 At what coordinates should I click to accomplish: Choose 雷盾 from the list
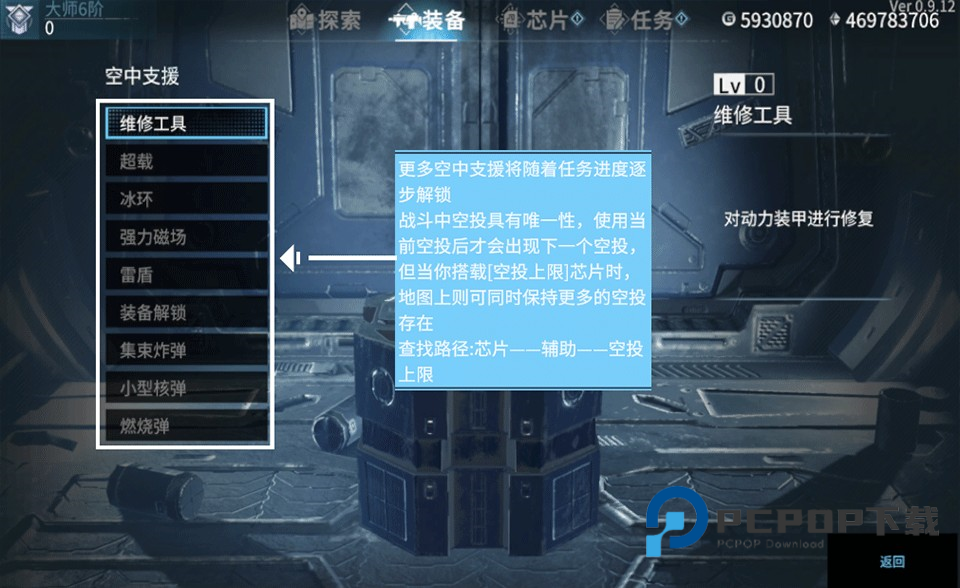tap(186, 275)
